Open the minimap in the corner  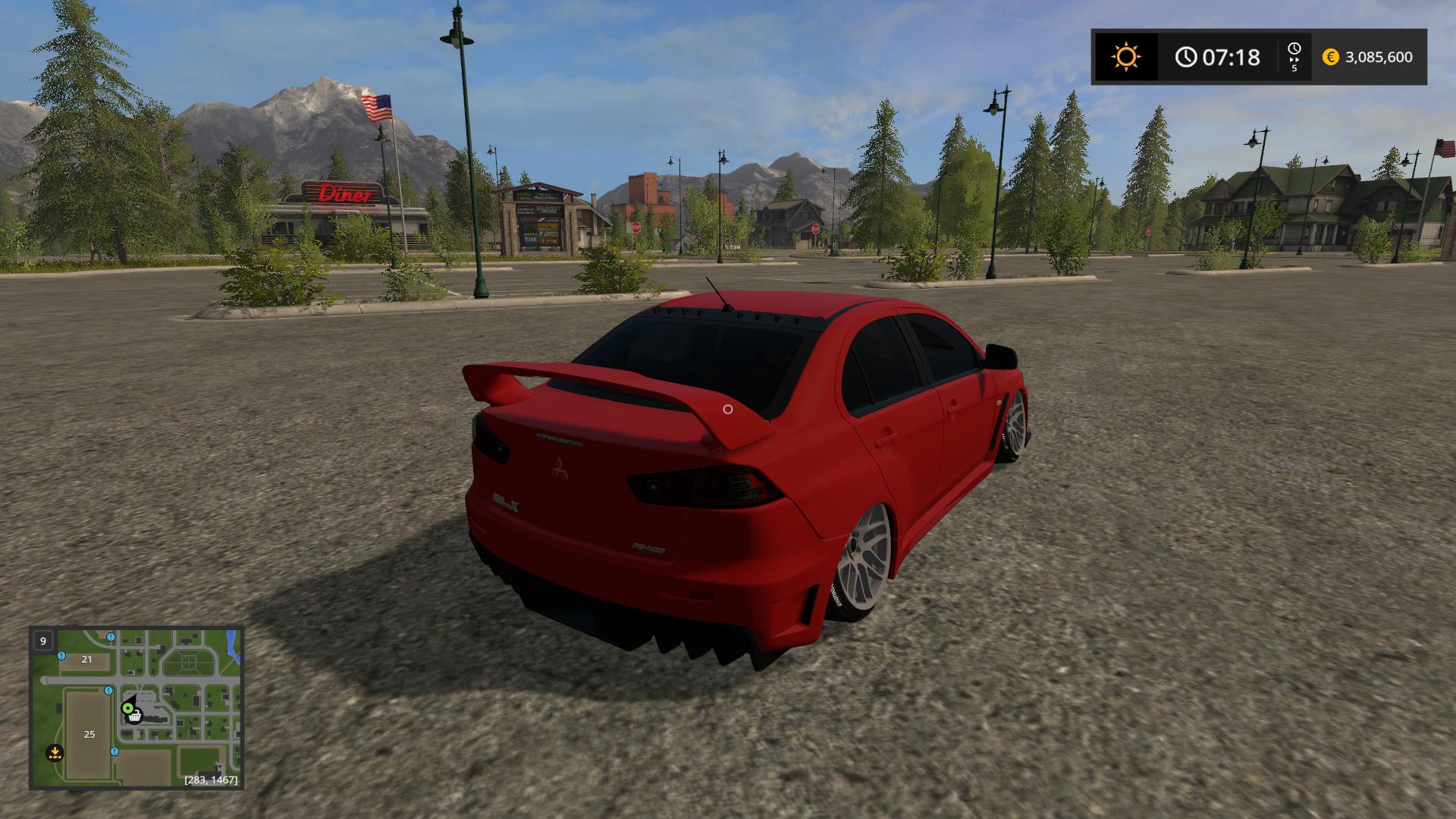point(136,708)
